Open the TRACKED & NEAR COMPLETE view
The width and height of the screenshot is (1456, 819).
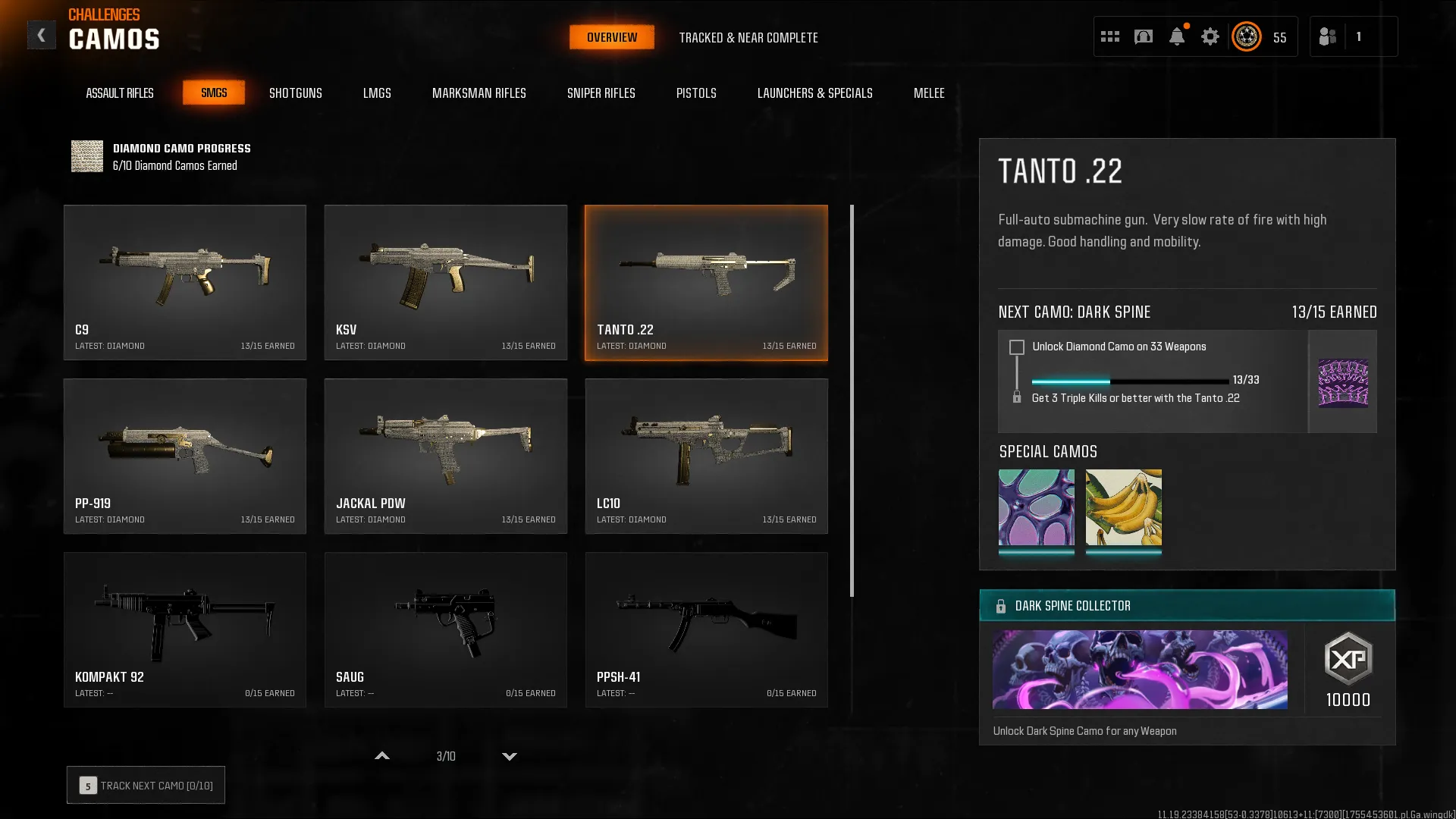tap(749, 37)
